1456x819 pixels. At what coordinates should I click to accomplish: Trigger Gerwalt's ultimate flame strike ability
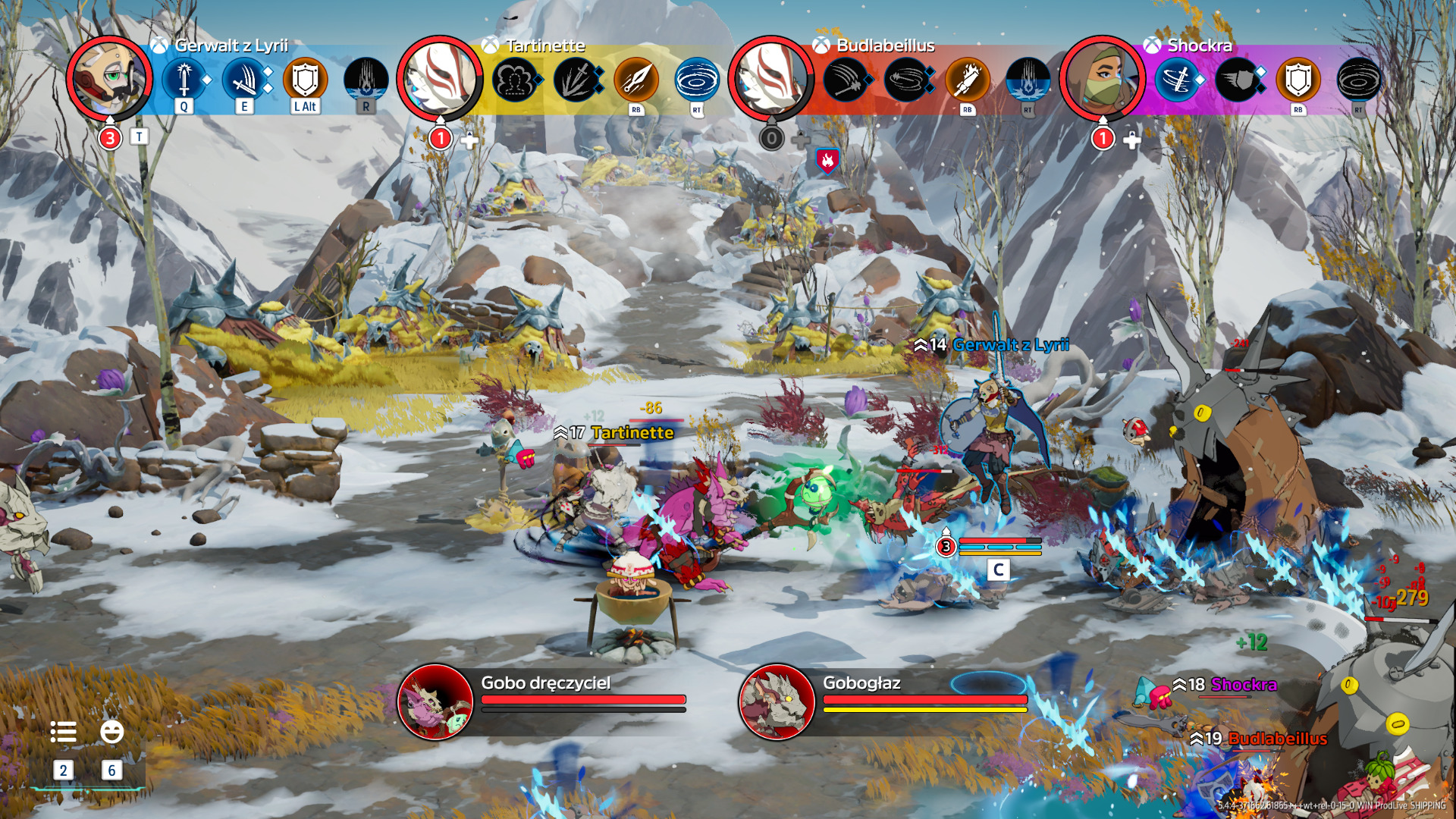[366, 79]
